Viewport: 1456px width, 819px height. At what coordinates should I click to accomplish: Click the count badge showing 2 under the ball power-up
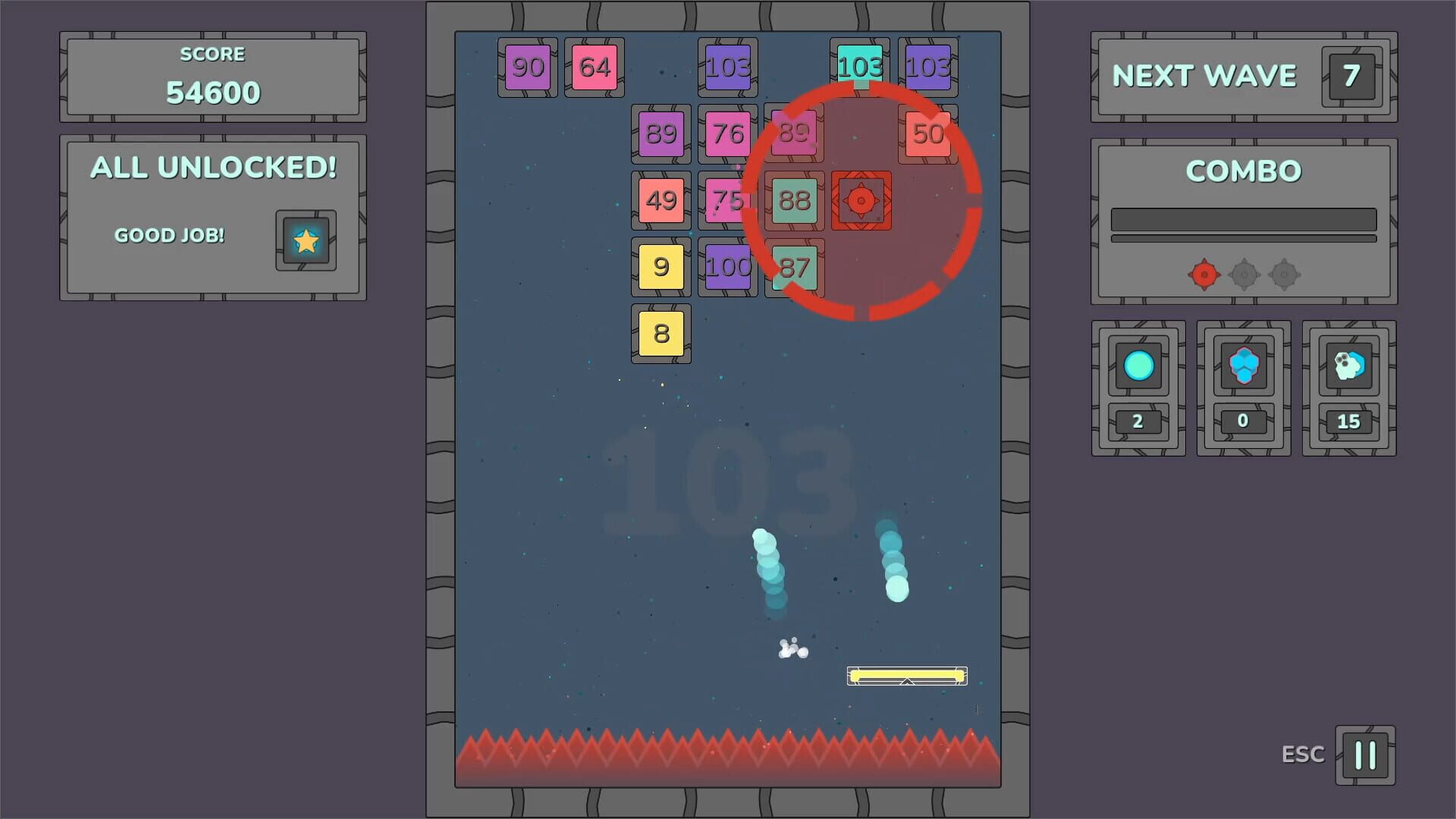[x=1137, y=422]
